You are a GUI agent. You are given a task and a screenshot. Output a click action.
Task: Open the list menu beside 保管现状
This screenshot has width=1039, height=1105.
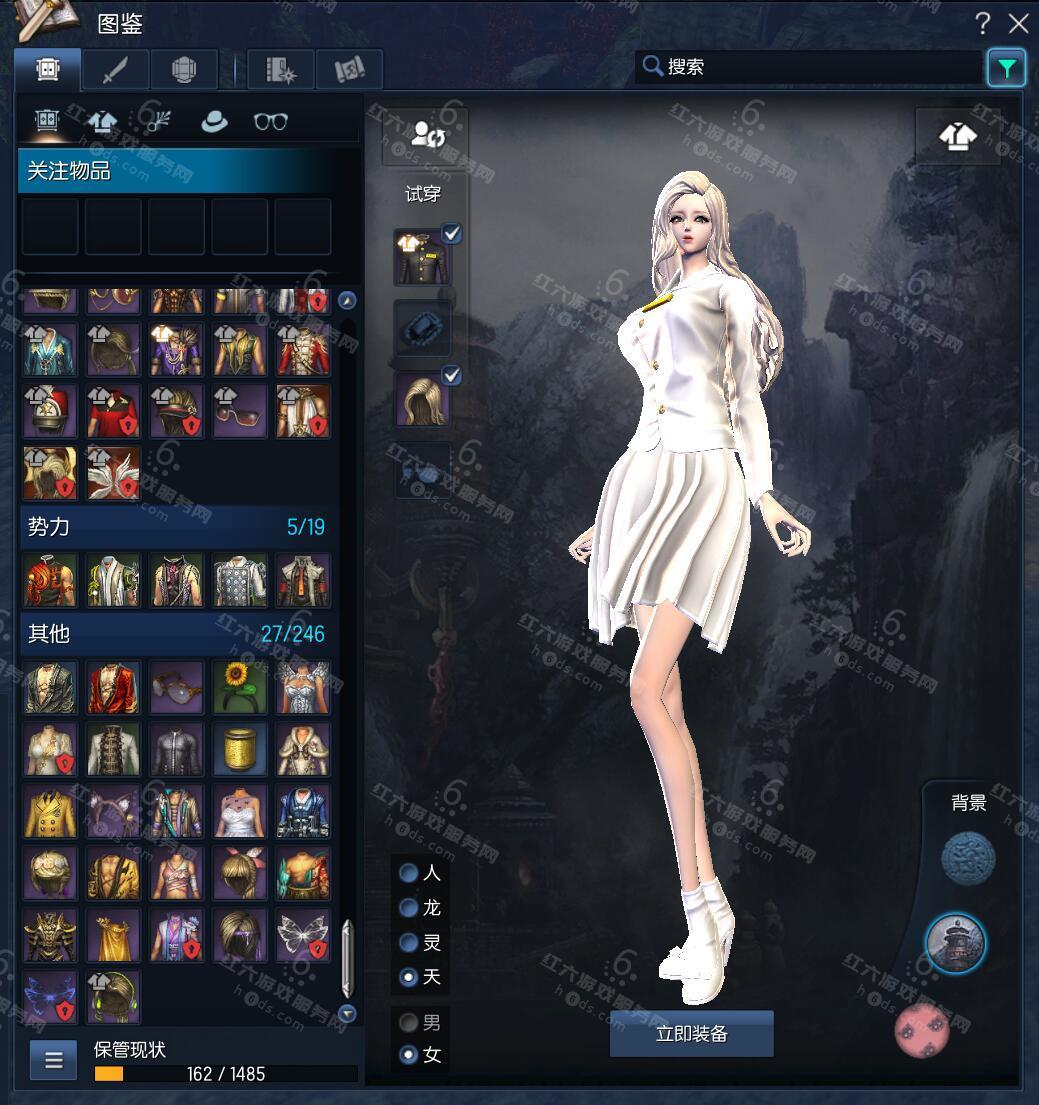click(x=53, y=1060)
